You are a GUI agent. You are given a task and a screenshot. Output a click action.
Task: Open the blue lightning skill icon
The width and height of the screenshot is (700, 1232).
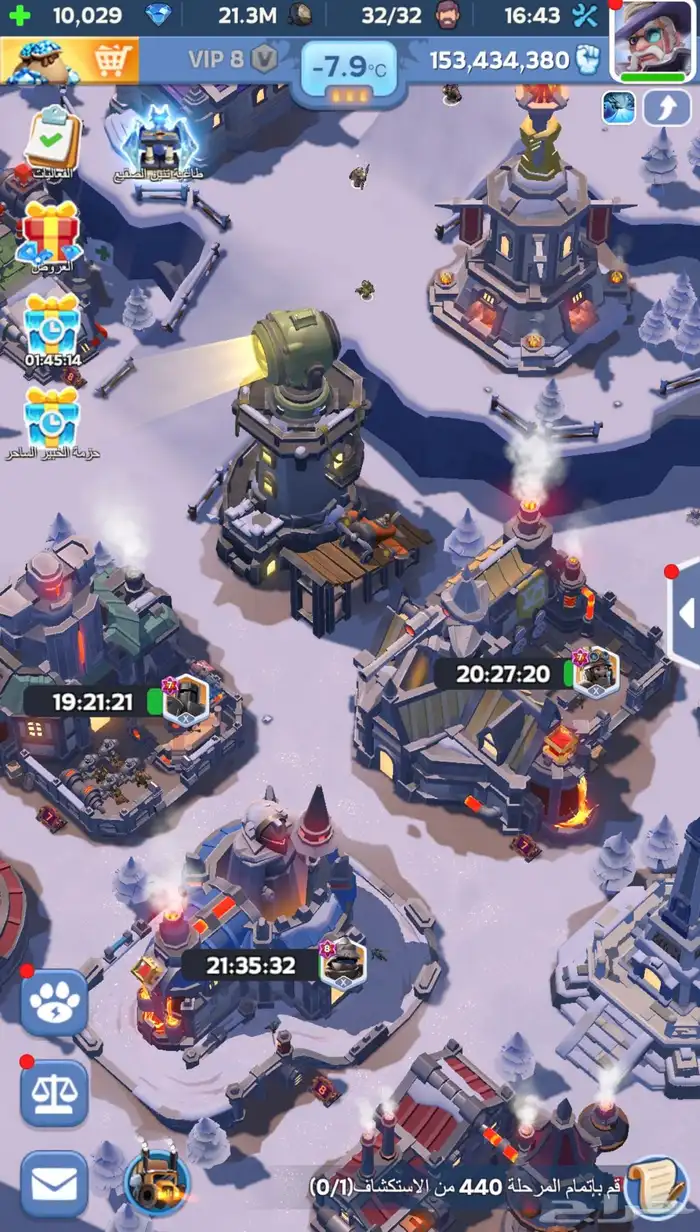(619, 108)
